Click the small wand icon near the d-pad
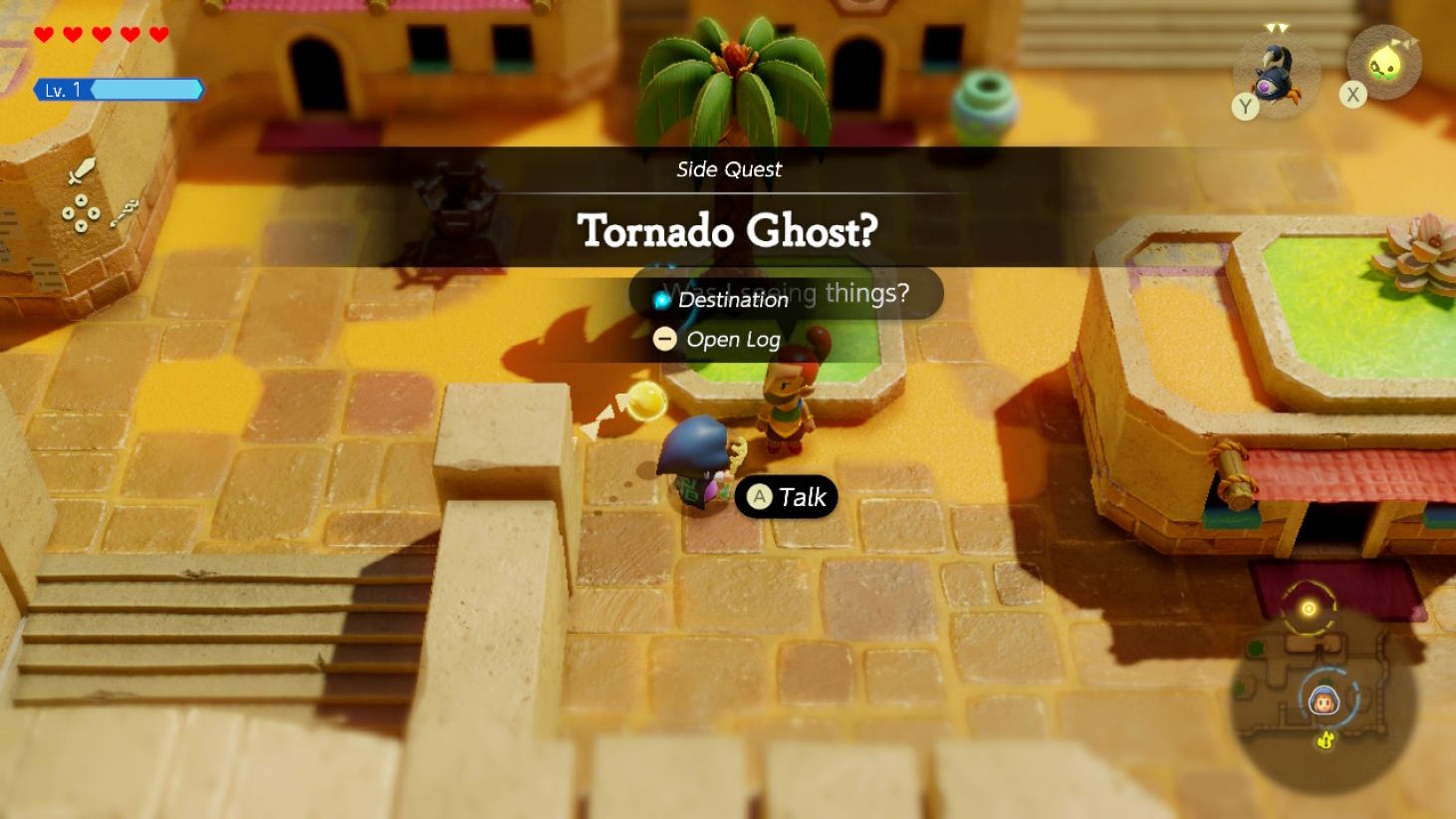This screenshot has width=1456, height=819. pos(124,214)
